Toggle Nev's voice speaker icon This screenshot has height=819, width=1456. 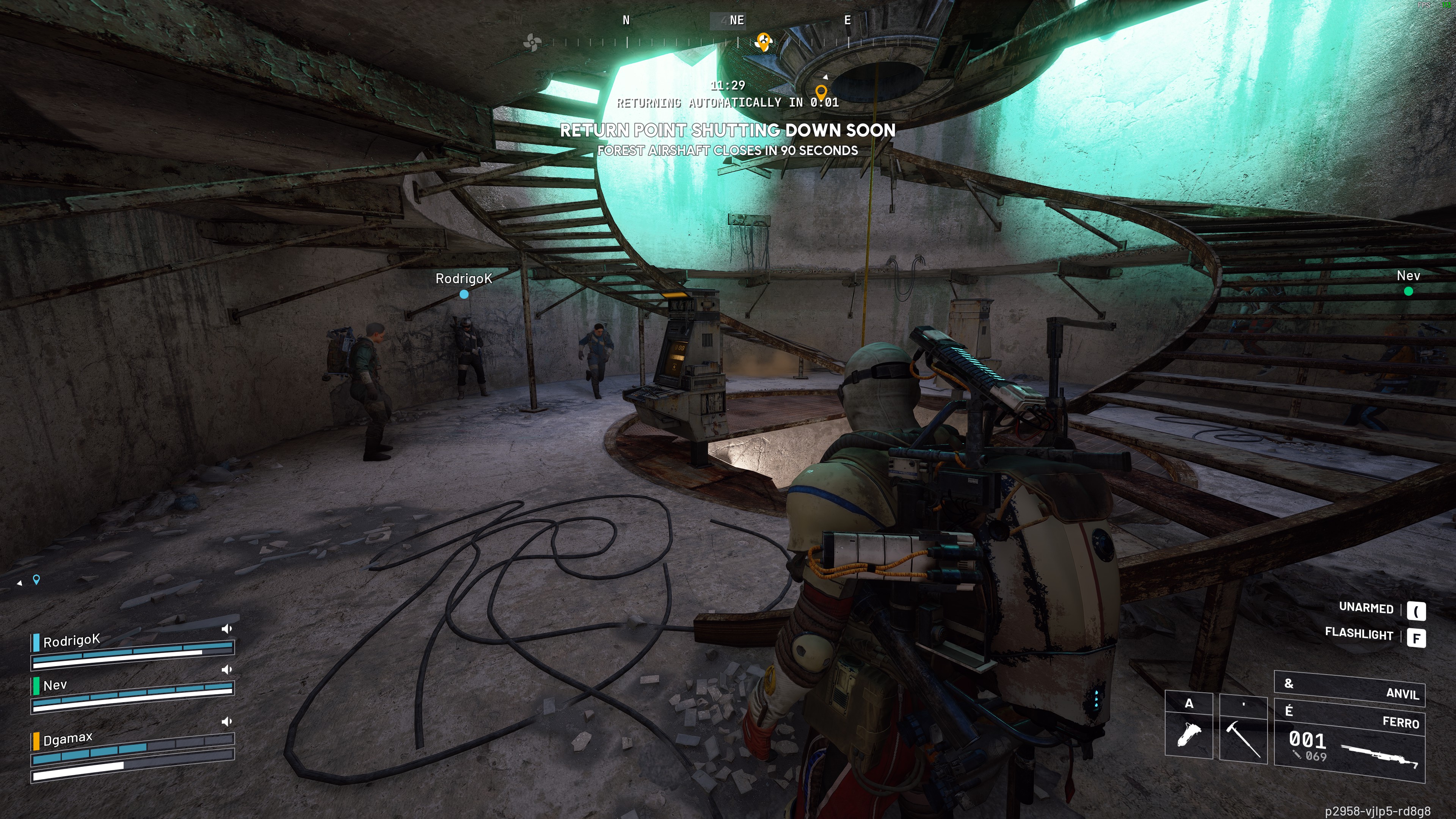tap(227, 669)
